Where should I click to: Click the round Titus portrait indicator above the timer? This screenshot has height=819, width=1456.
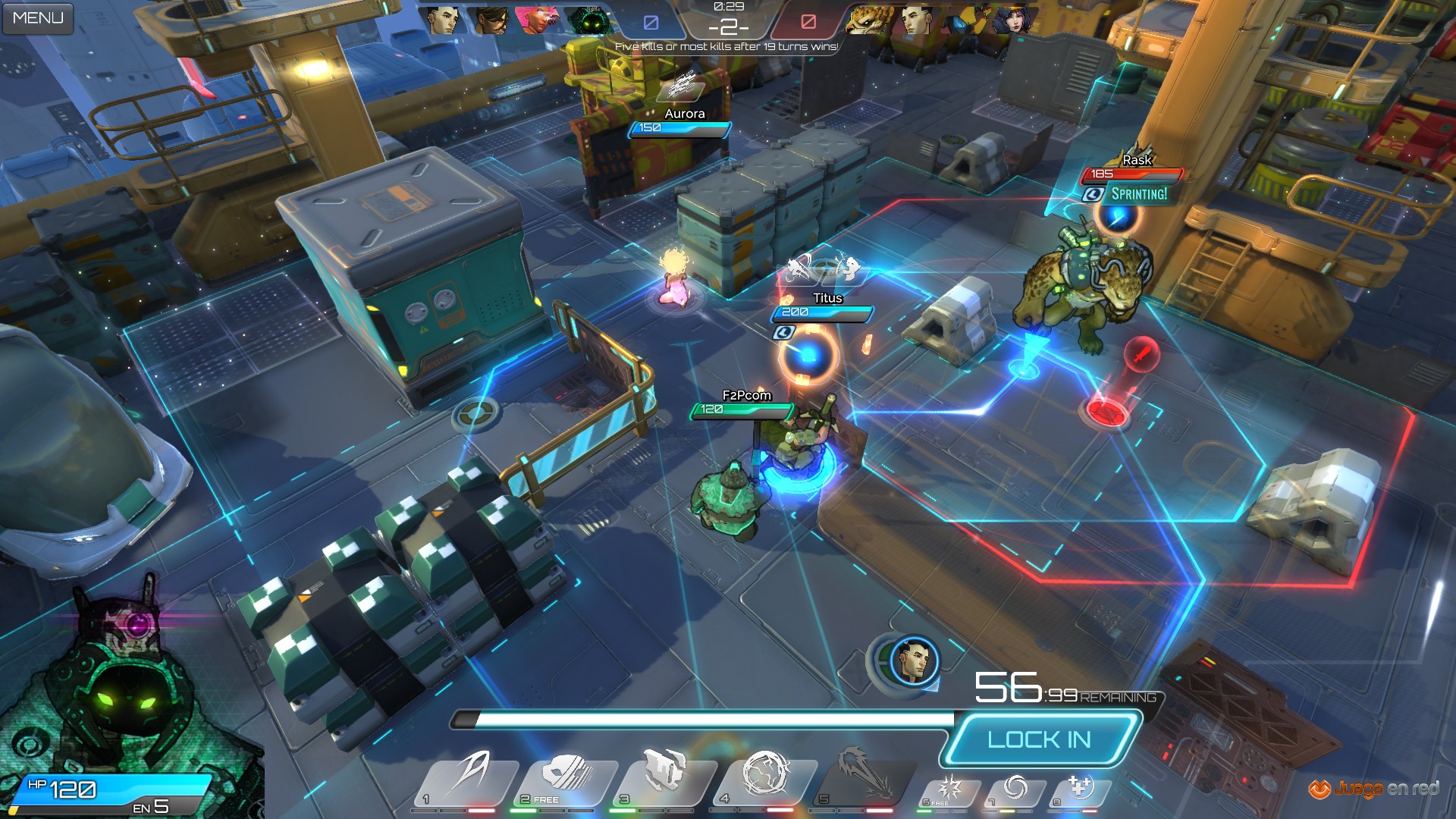coord(914,661)
